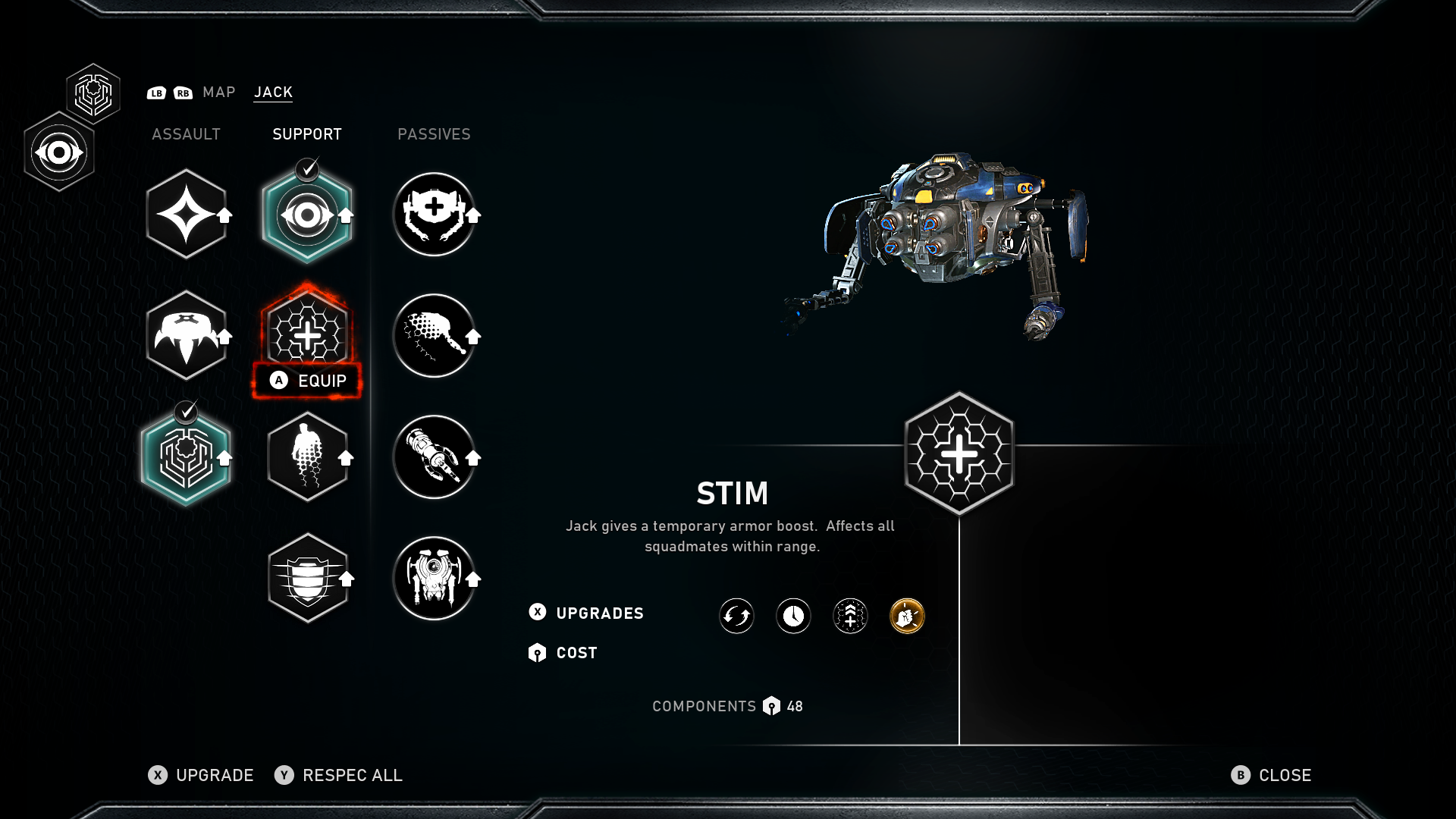The width and height of the screenshot is (1456, 819).
Task: Click RESPEC ALL at the bottom
Action: click(x=352, y=775)
